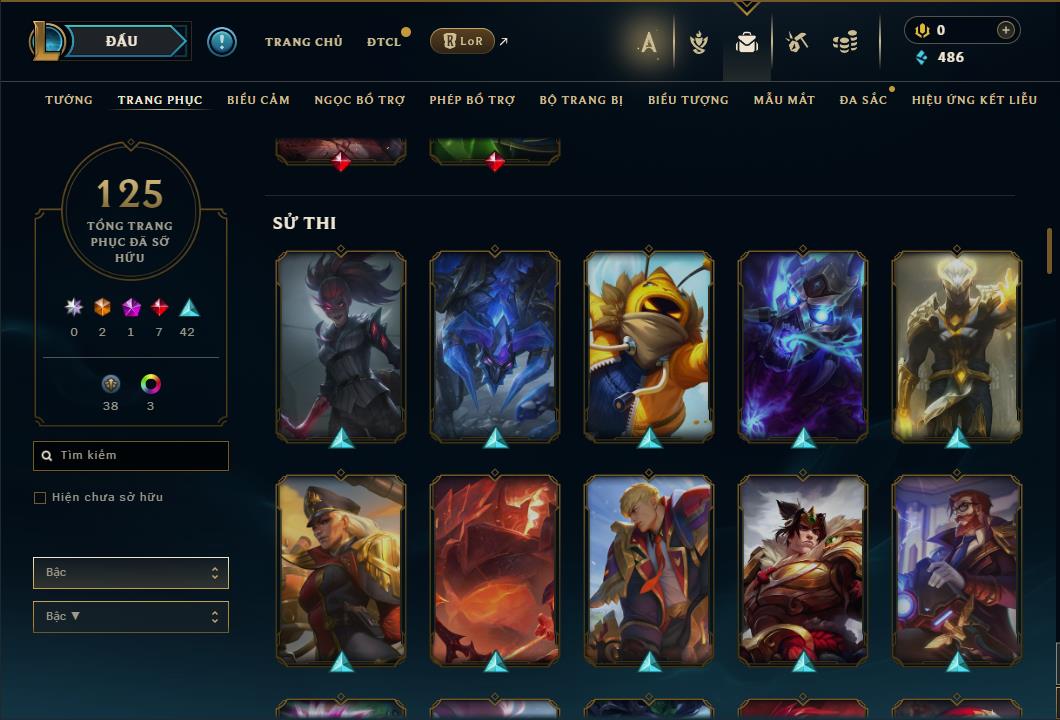Toggle the Hiện chưa sở hữu checkbox
This screenshot has width=1060, height=720.
click(x=40, y=498)
